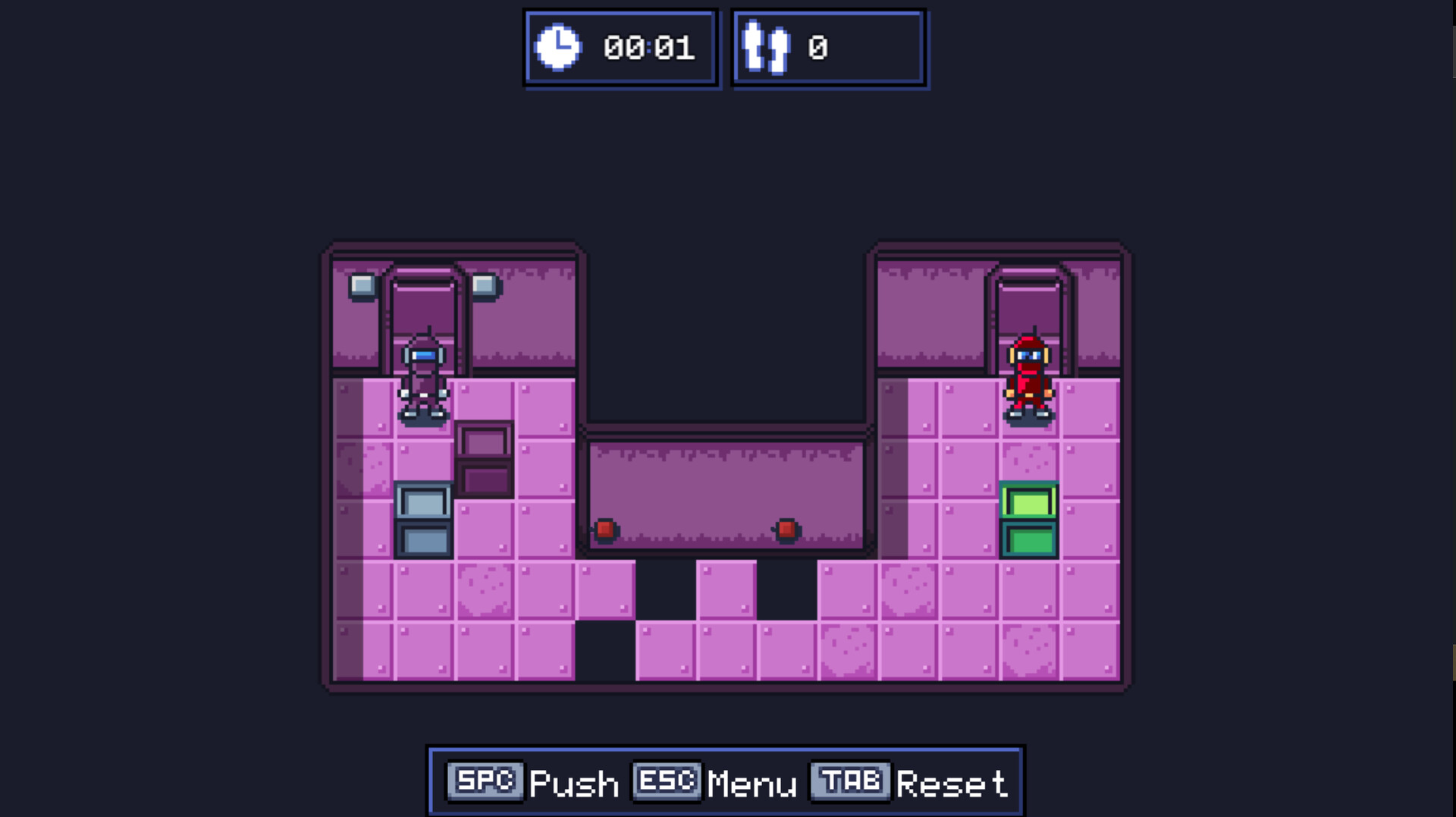This screenshot has width=1456, height=817.
Task: Select the red robot character
Action: 1030,379
